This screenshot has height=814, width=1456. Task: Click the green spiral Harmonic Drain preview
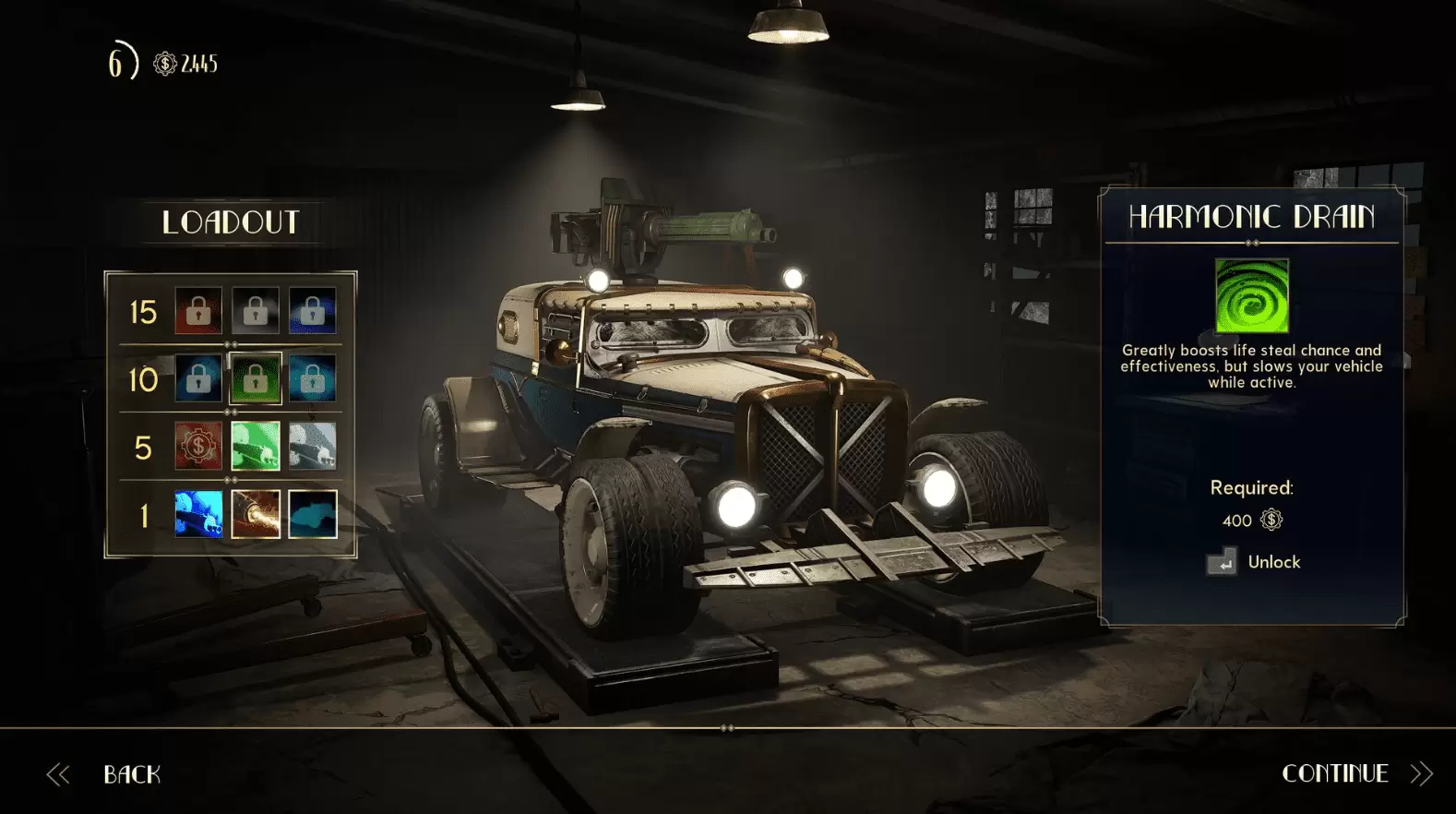coord(1251,295)
